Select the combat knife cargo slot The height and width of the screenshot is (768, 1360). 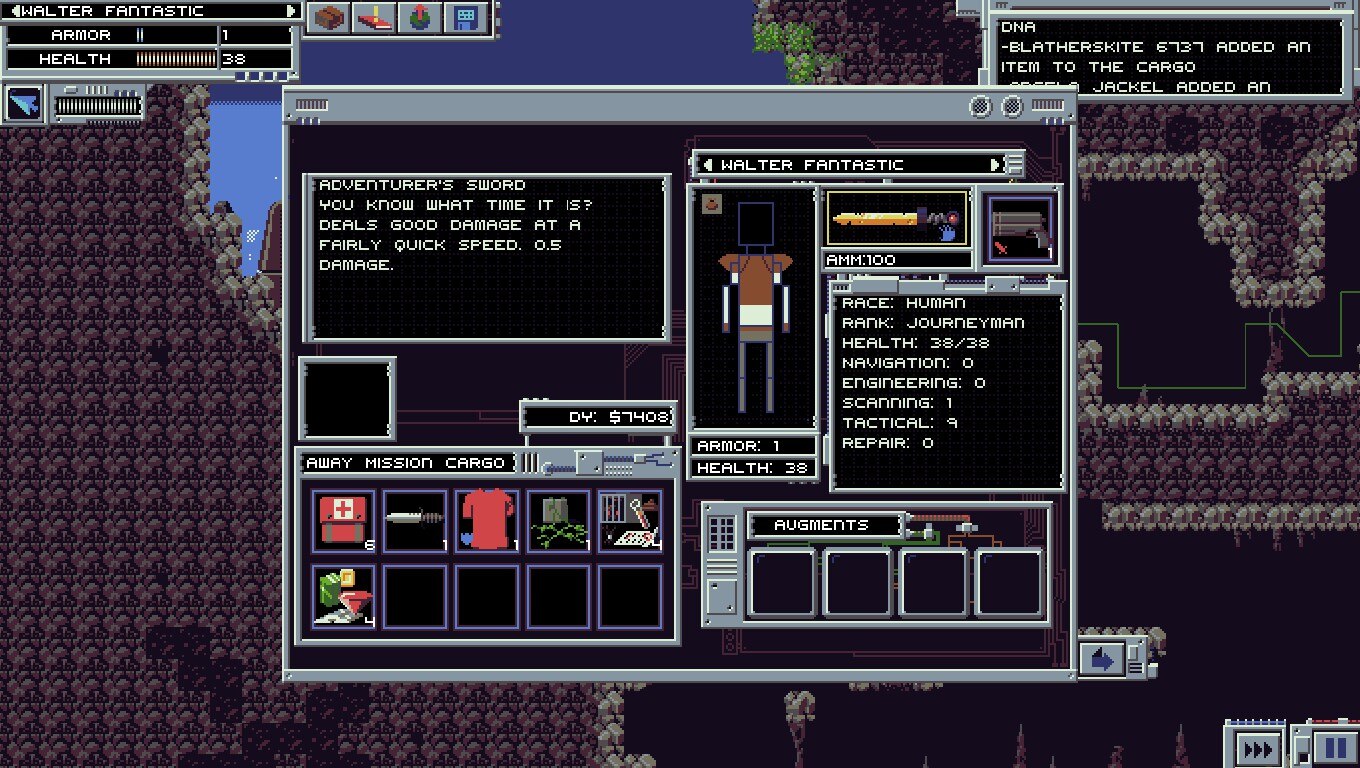[415, 521]
